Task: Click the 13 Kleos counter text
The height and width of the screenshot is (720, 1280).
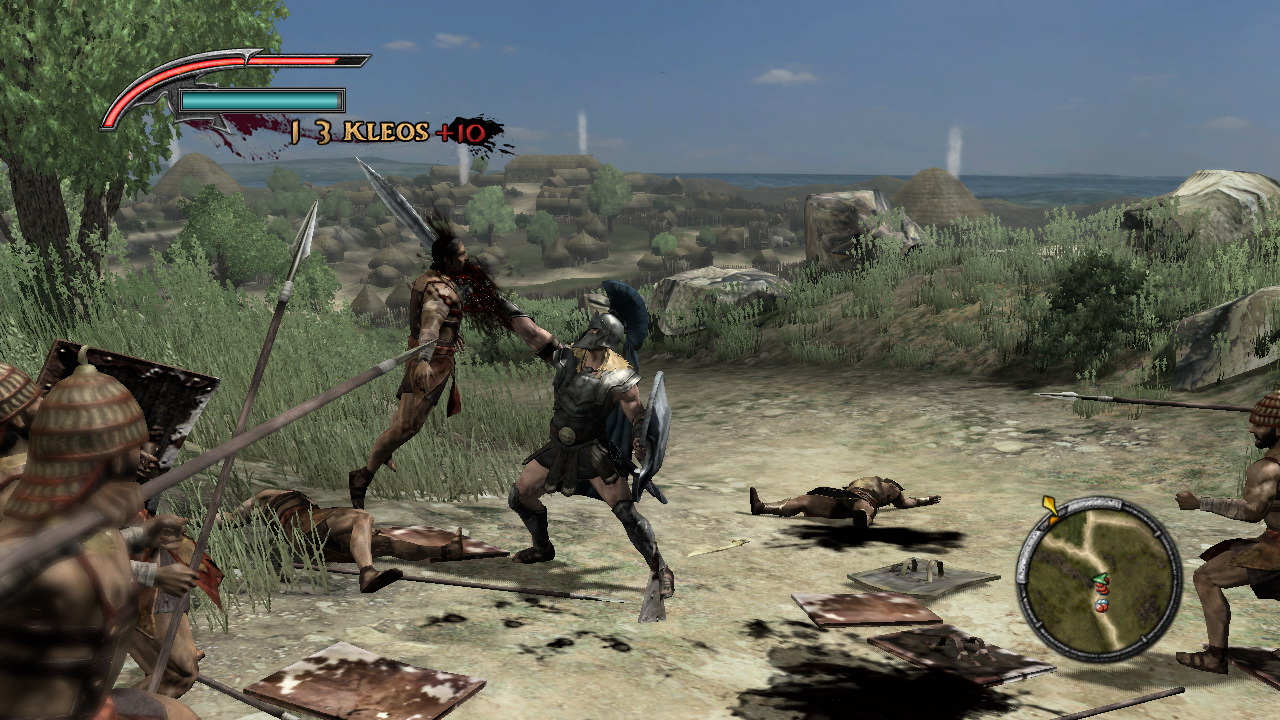Action: (x=340, y=130)
